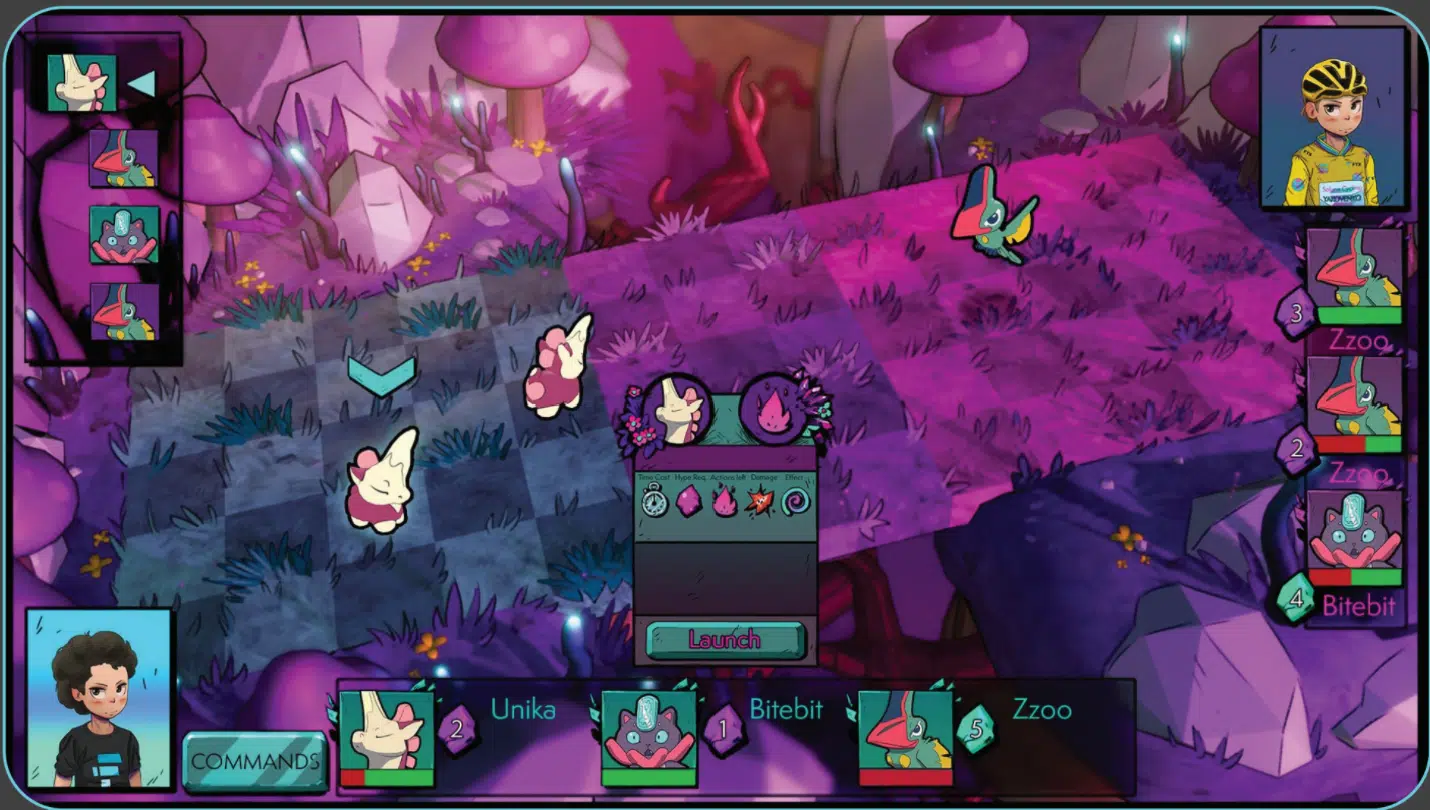
Task: Select the Unika unit under the chevron marker
Action: click(381, 480)
